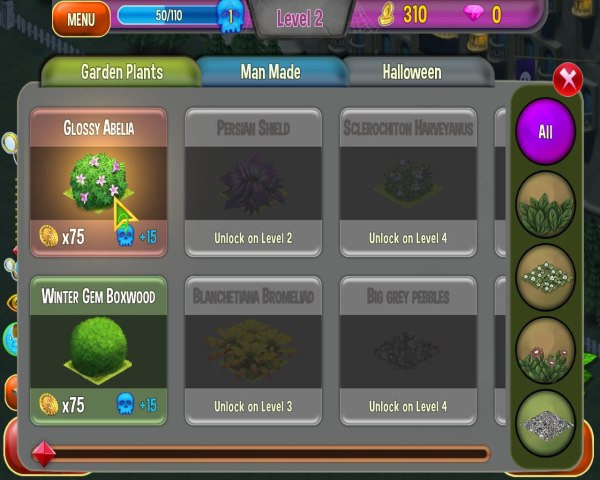Open the orange MENU button
600x480 pixels.
(81, 18)
